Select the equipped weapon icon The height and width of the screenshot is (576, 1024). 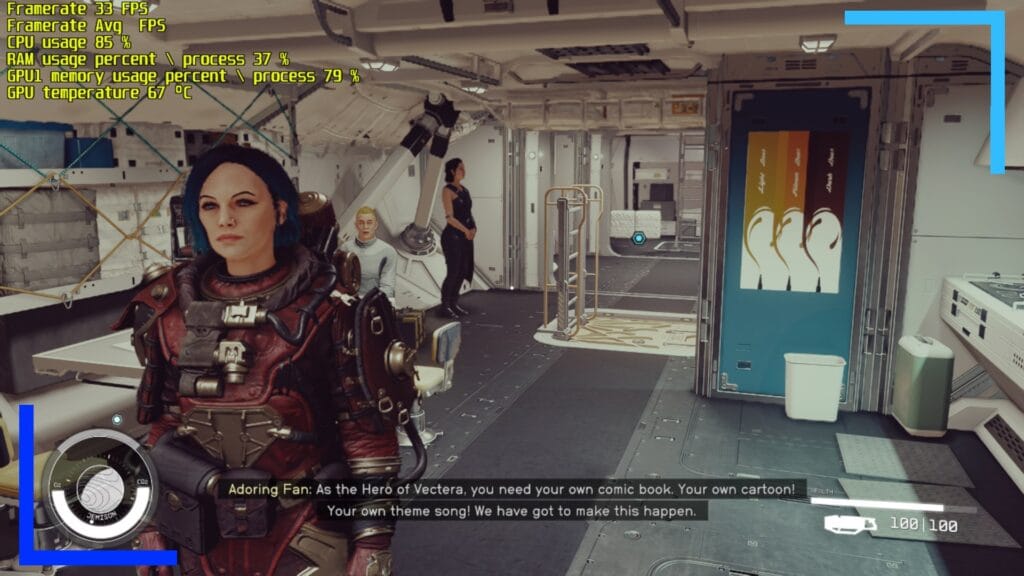[x=851, y=524]
